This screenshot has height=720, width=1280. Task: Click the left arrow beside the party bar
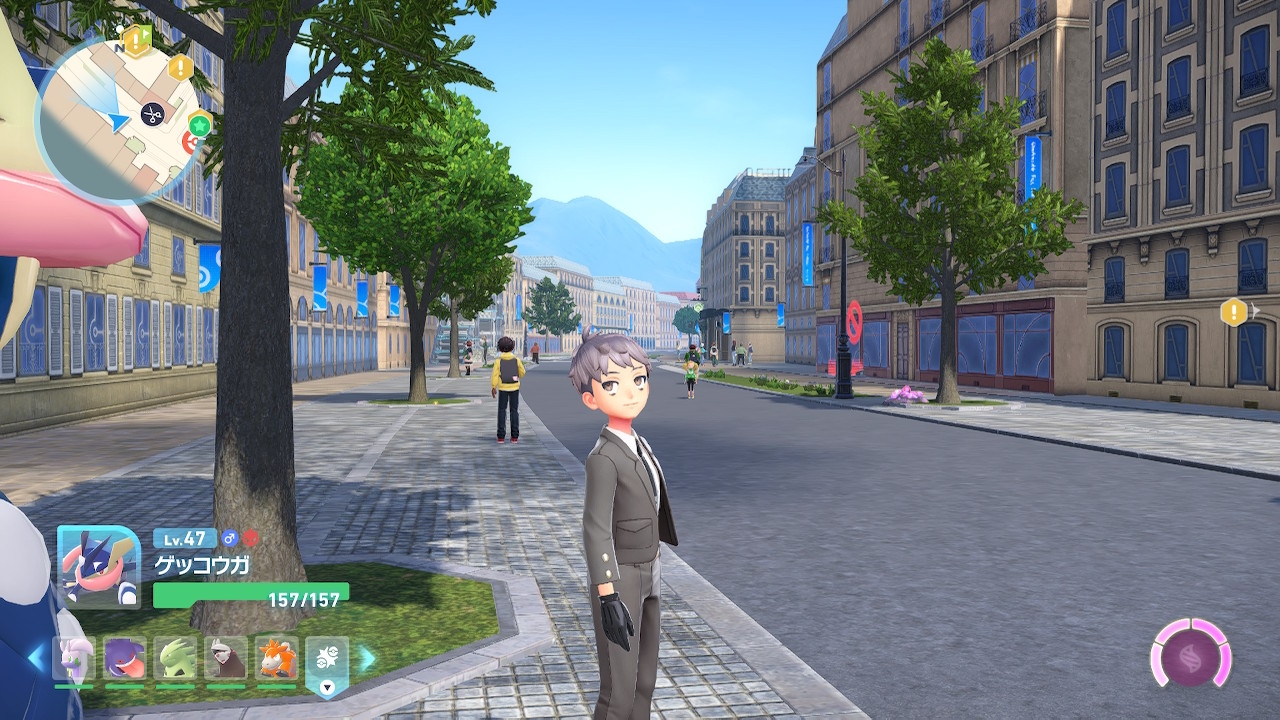[x=37, y=658]
